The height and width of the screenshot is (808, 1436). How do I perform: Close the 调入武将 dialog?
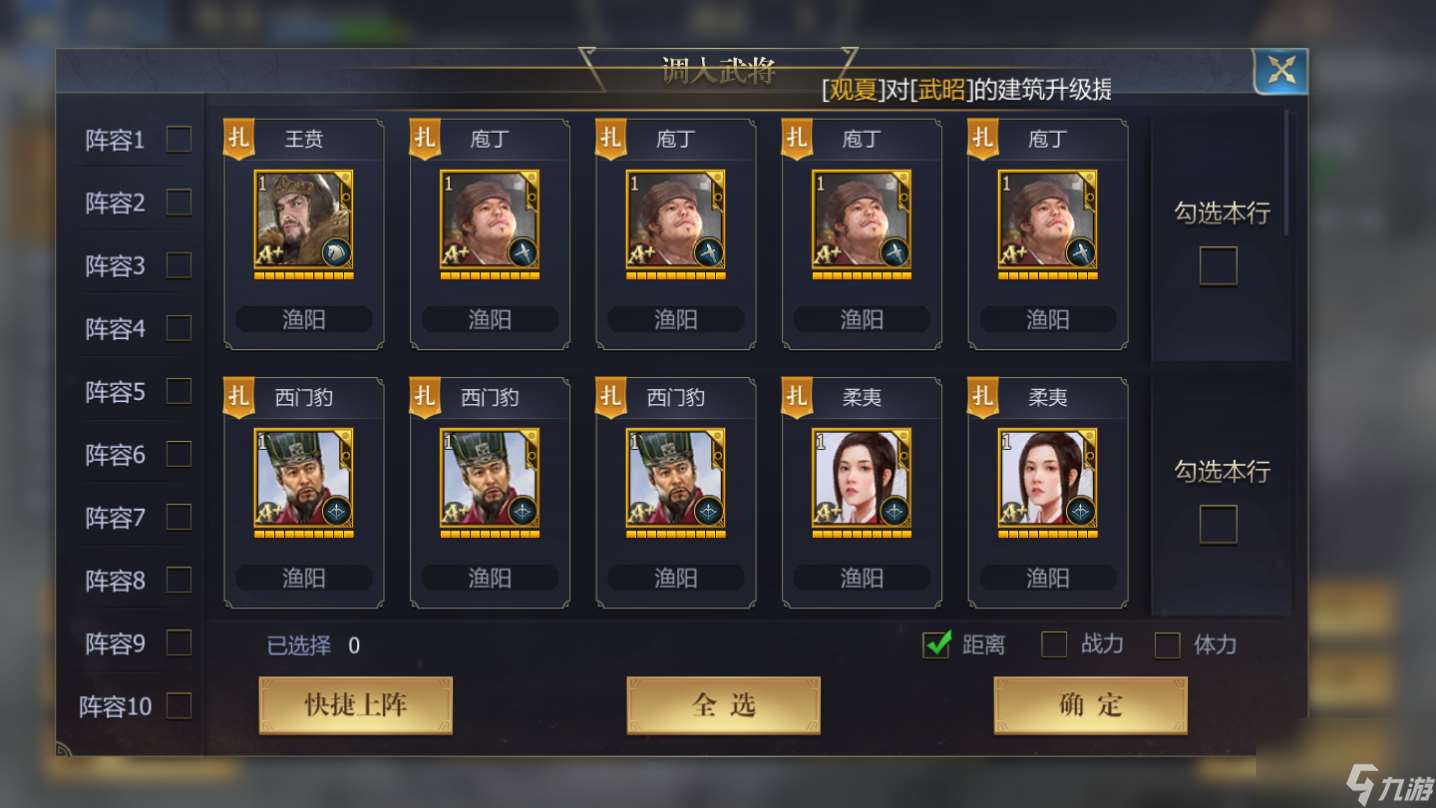click(x=1280, y=71)
